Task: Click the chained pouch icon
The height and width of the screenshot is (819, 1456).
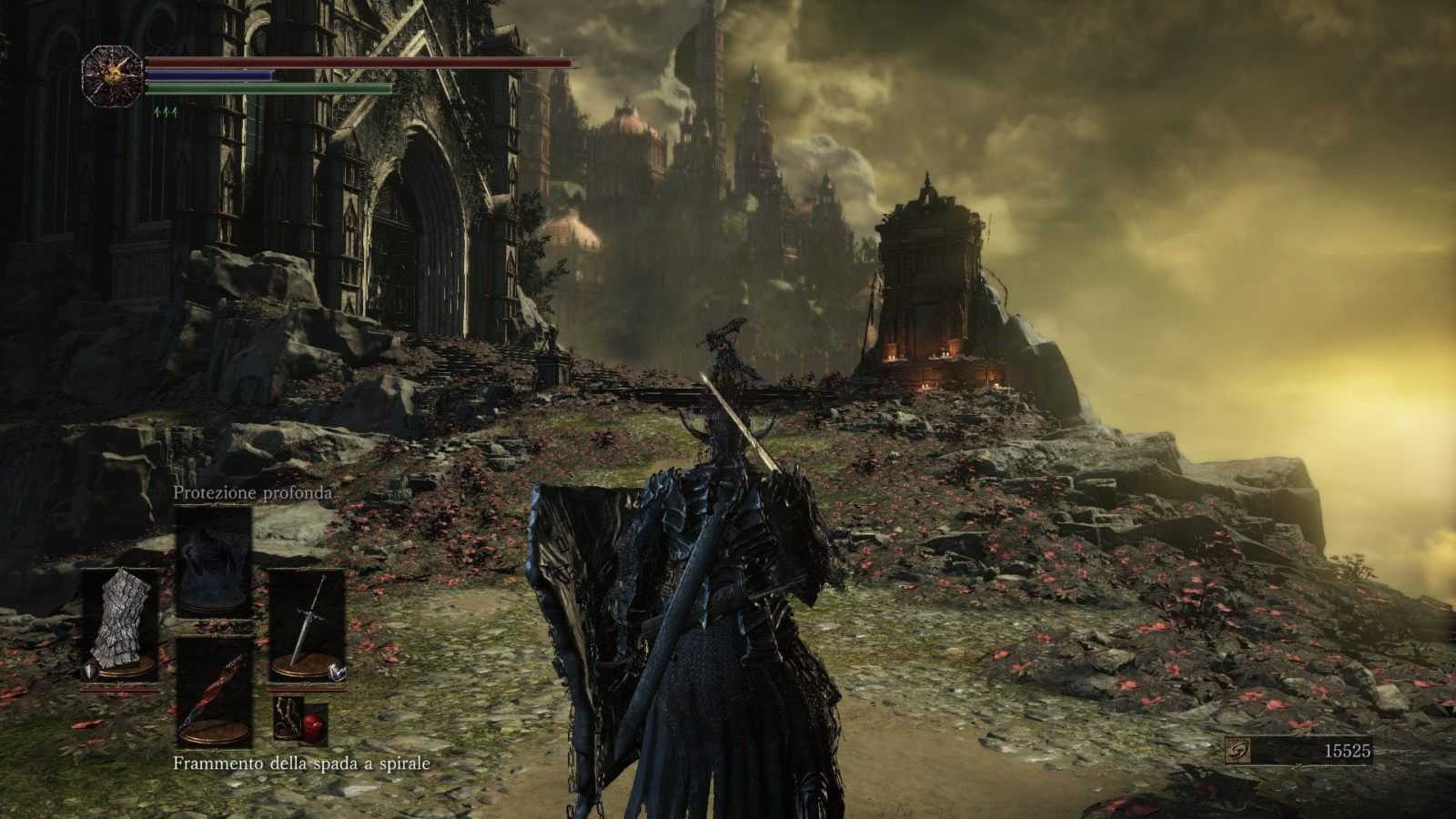Action: pyautogui.click(x=288, y=718)
